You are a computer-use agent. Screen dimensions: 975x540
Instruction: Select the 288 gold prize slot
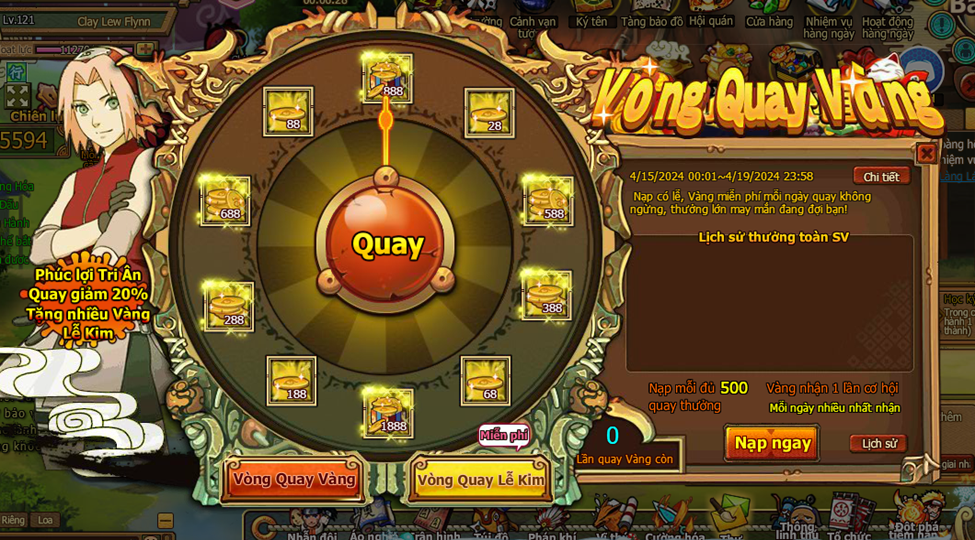[228, 306]
